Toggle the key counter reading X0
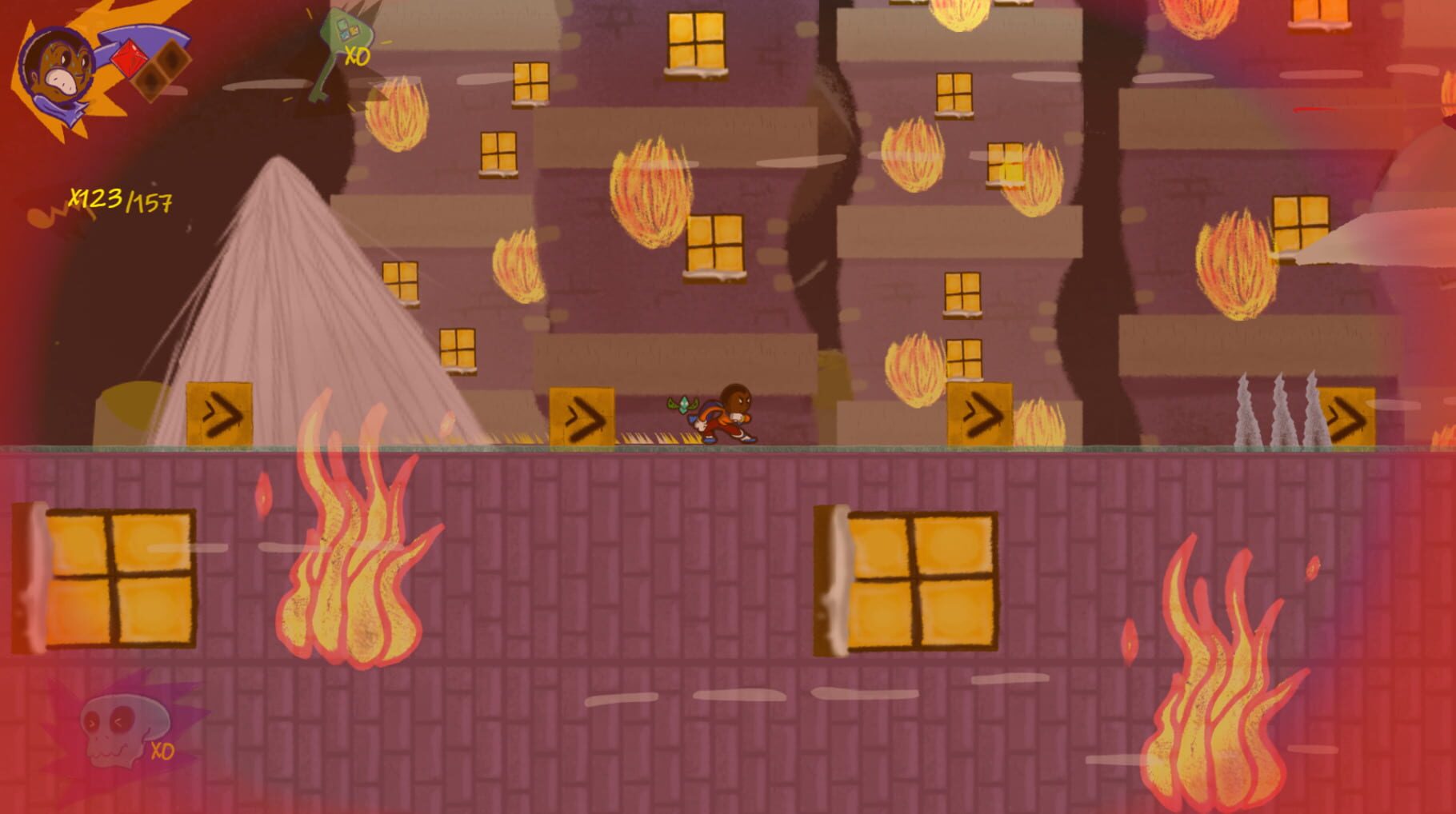1456x814 pixels. click(x=358, y=56)
